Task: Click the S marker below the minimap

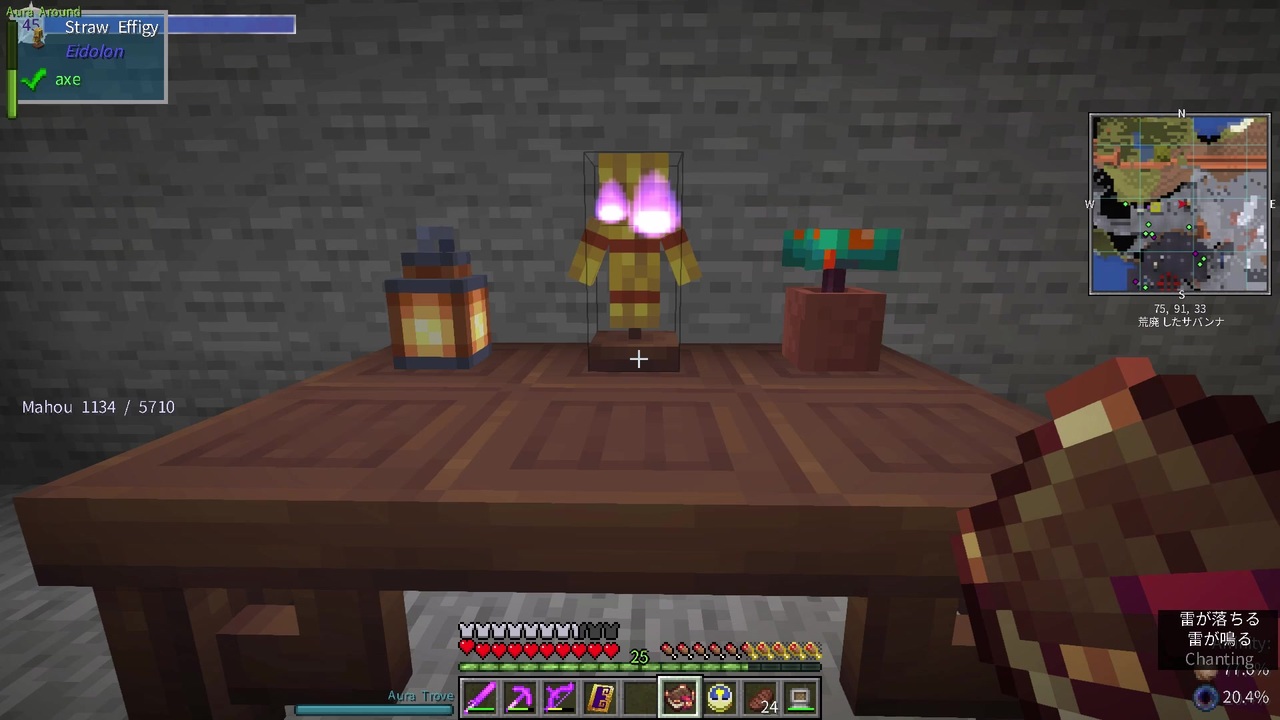Action: 1181,295
